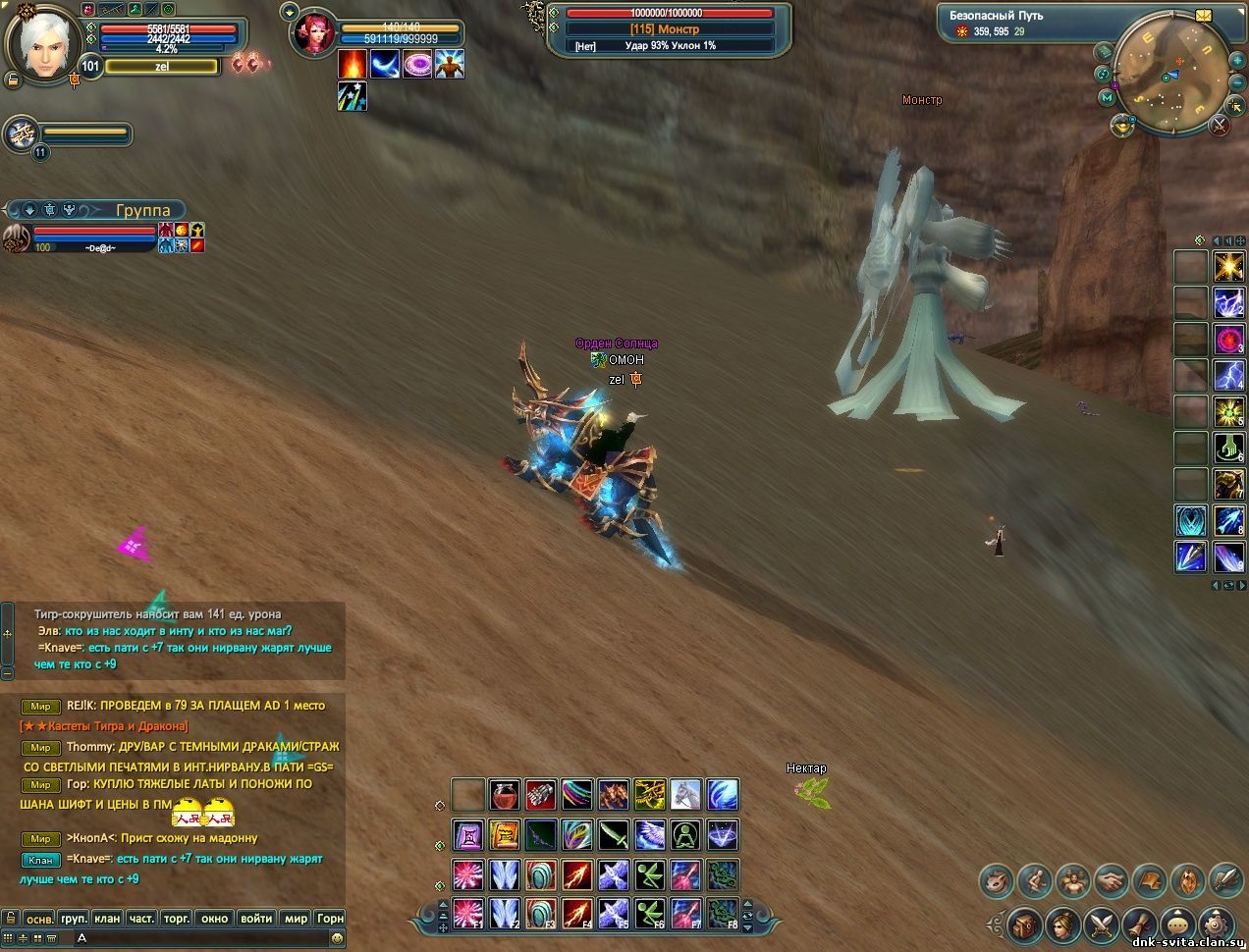Open the quest scroll button
This screenshot has width=1249, height=952.
(x=1141, y=924)
